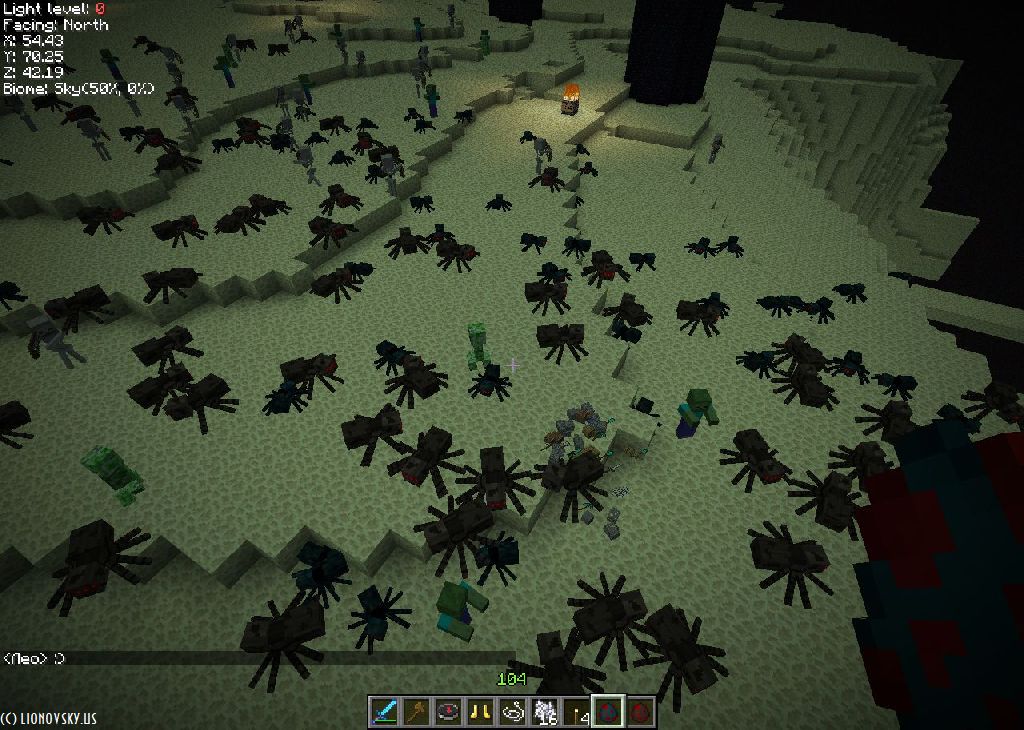Choose the torch stack of 4

pyautogui.click(x=577, y=711)
